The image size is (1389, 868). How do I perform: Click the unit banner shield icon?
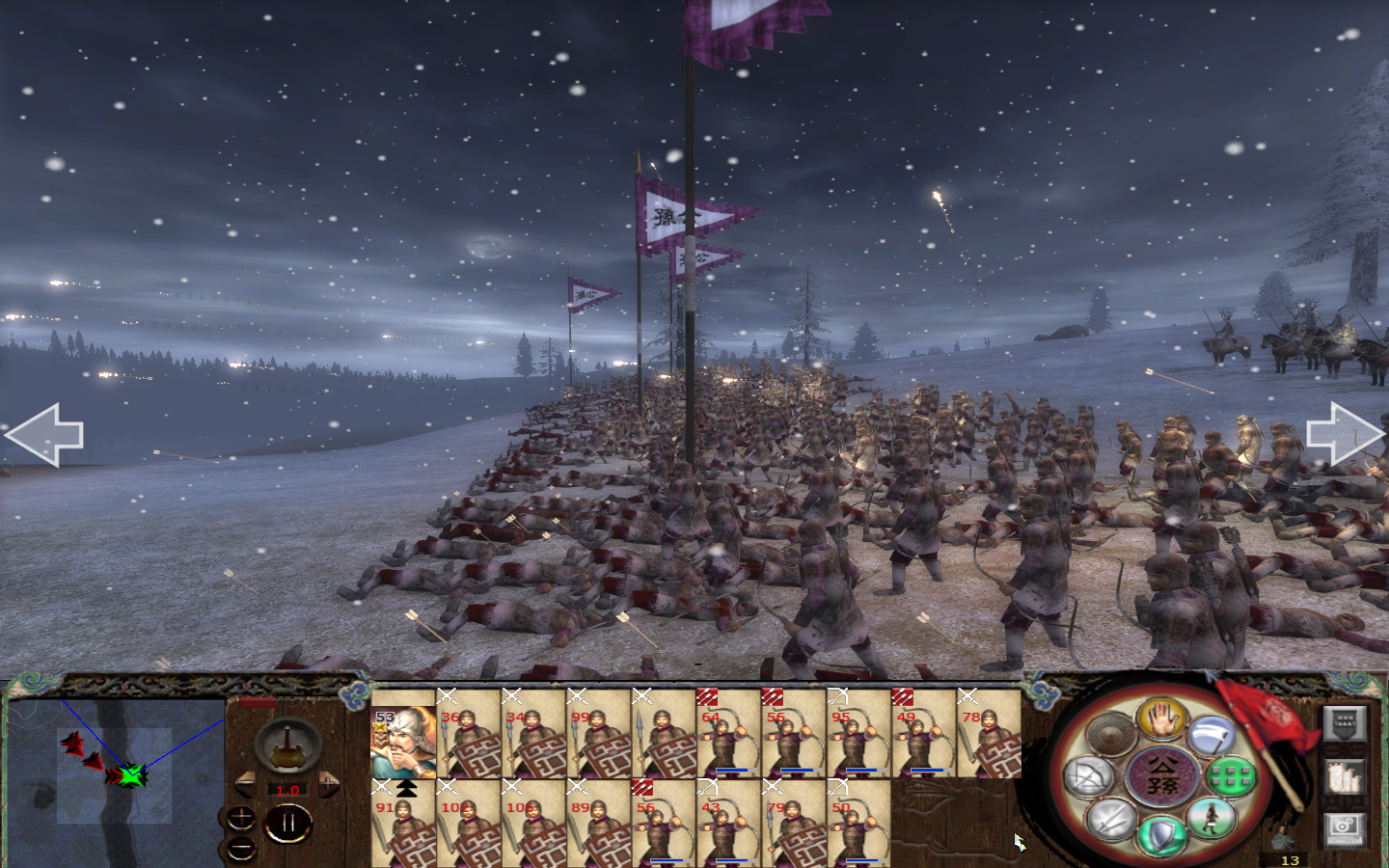(x=1345, y=723)
